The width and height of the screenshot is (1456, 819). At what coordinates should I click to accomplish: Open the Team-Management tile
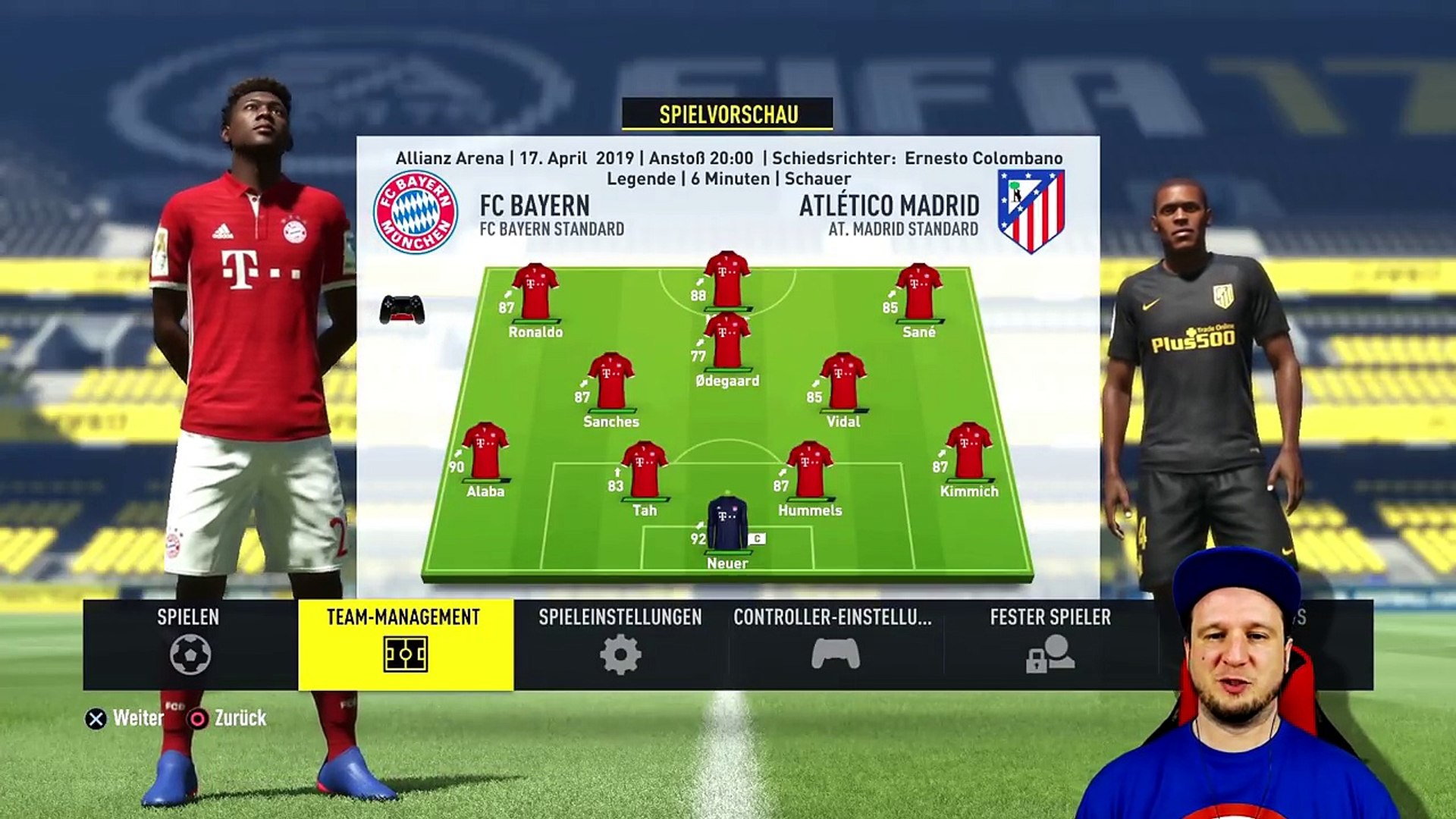pyautogui.click(x=405, y=645)
